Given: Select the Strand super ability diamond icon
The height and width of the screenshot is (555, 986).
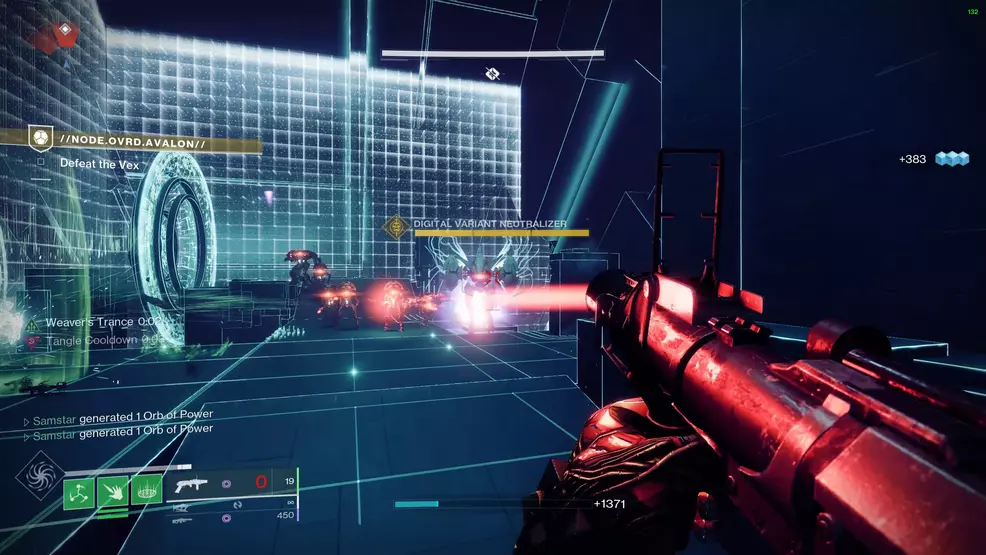Looking at the screenshot, I should click(41, 475).
